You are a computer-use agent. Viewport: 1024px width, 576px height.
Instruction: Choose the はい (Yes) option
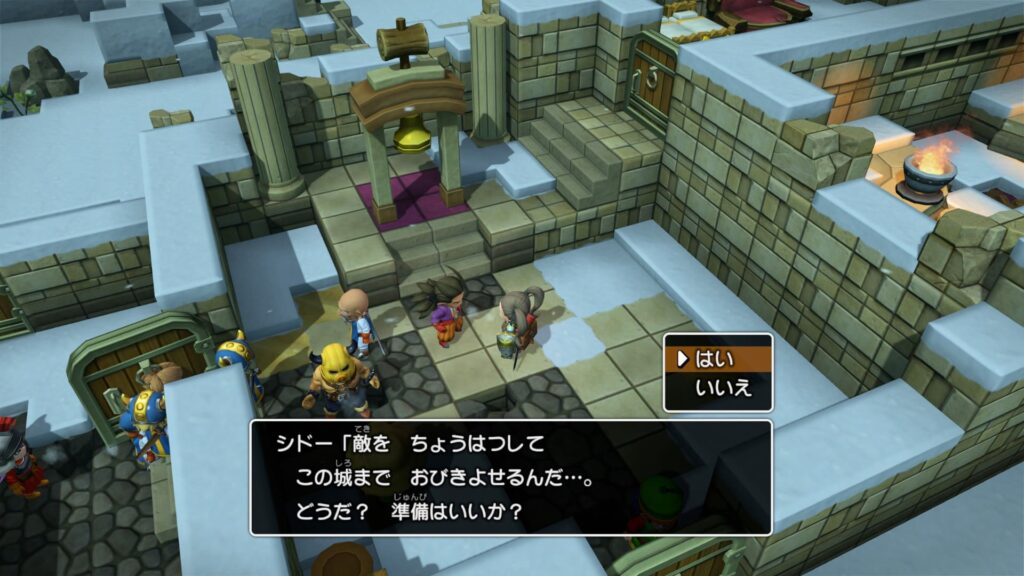click(718, 357)
